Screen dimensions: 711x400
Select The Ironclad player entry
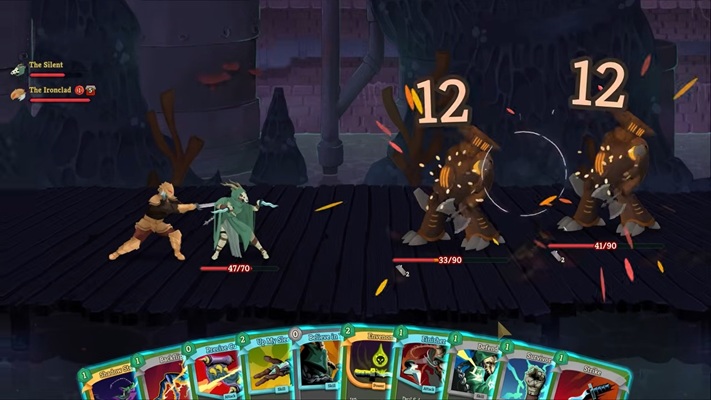(x=50, y=91)
